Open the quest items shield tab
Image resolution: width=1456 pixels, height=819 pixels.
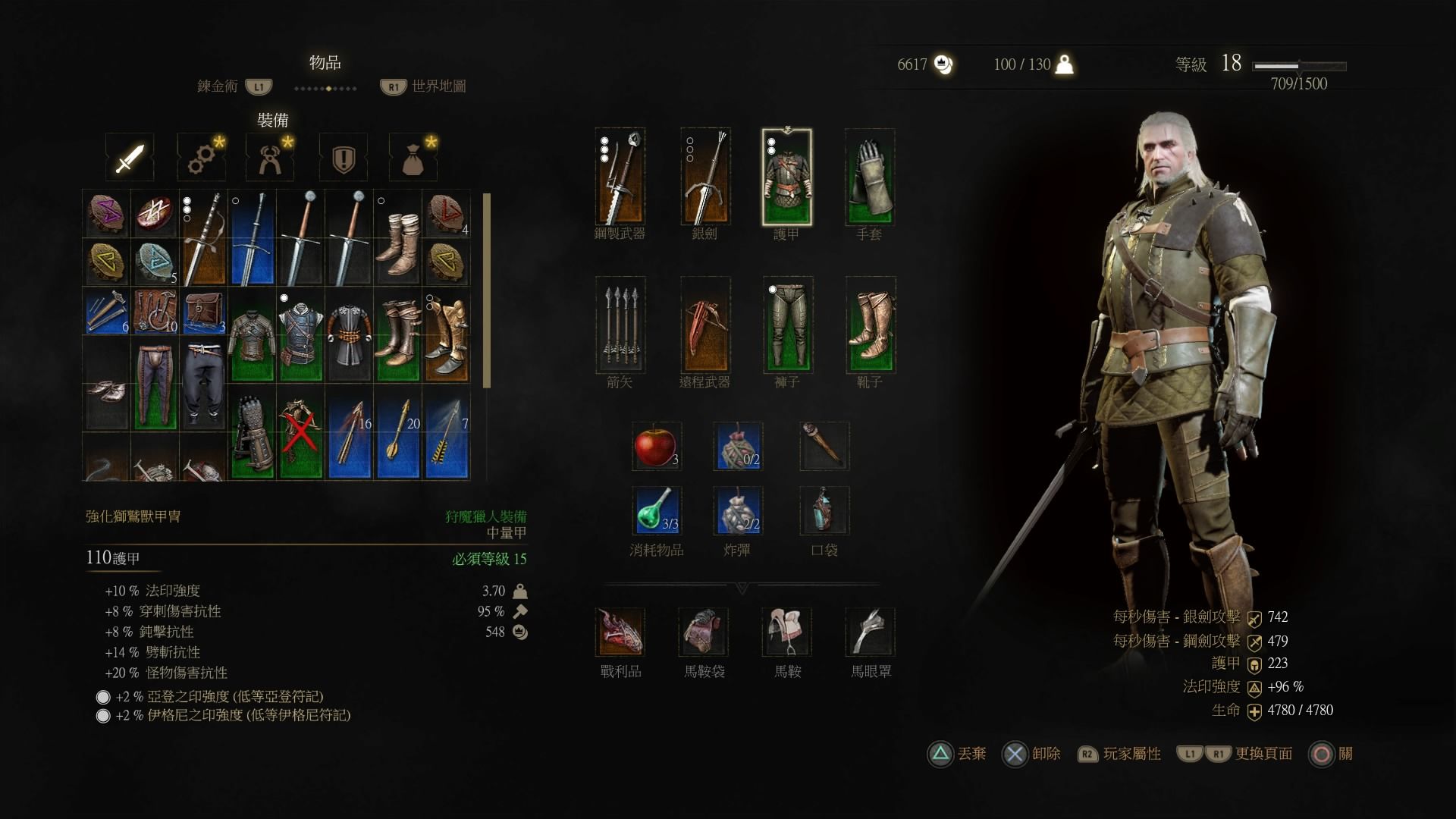pos(344,158)
